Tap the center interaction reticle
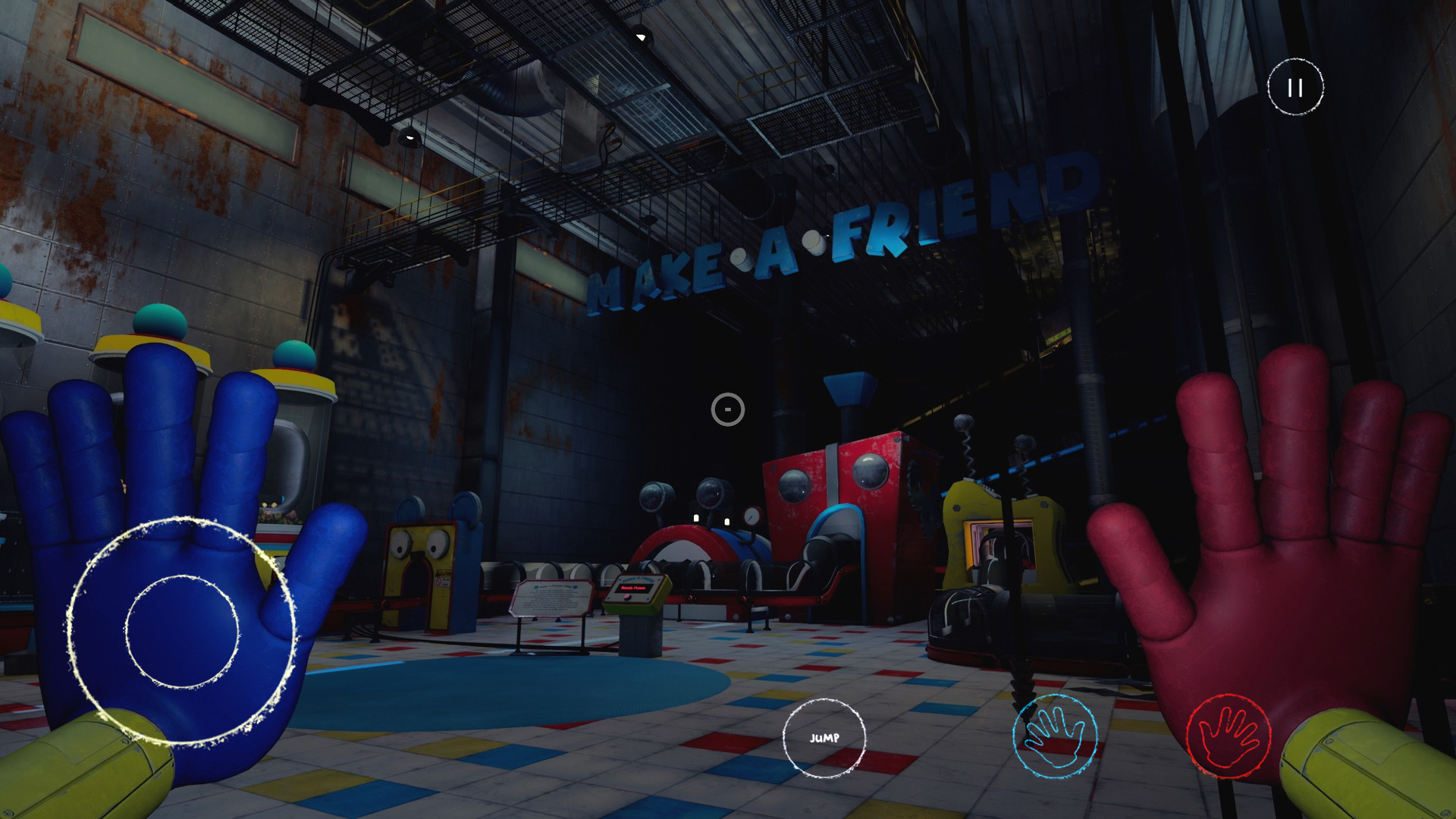Image resolution: width=1456 pixels, height=819 pixels. [x=726, y=408]
